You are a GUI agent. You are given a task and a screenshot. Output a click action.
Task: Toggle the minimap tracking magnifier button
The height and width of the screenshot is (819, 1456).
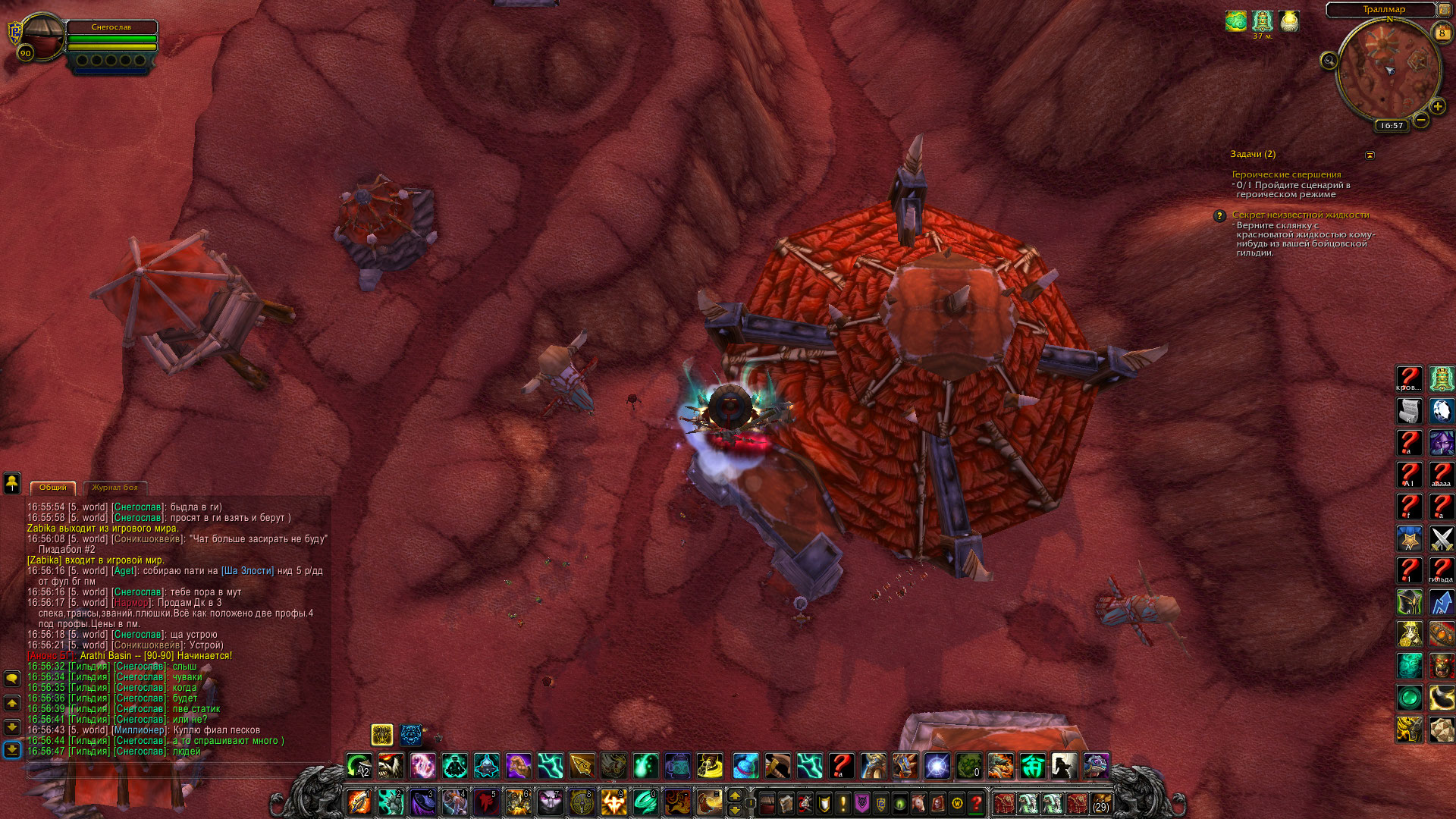tap(1329, 61)
